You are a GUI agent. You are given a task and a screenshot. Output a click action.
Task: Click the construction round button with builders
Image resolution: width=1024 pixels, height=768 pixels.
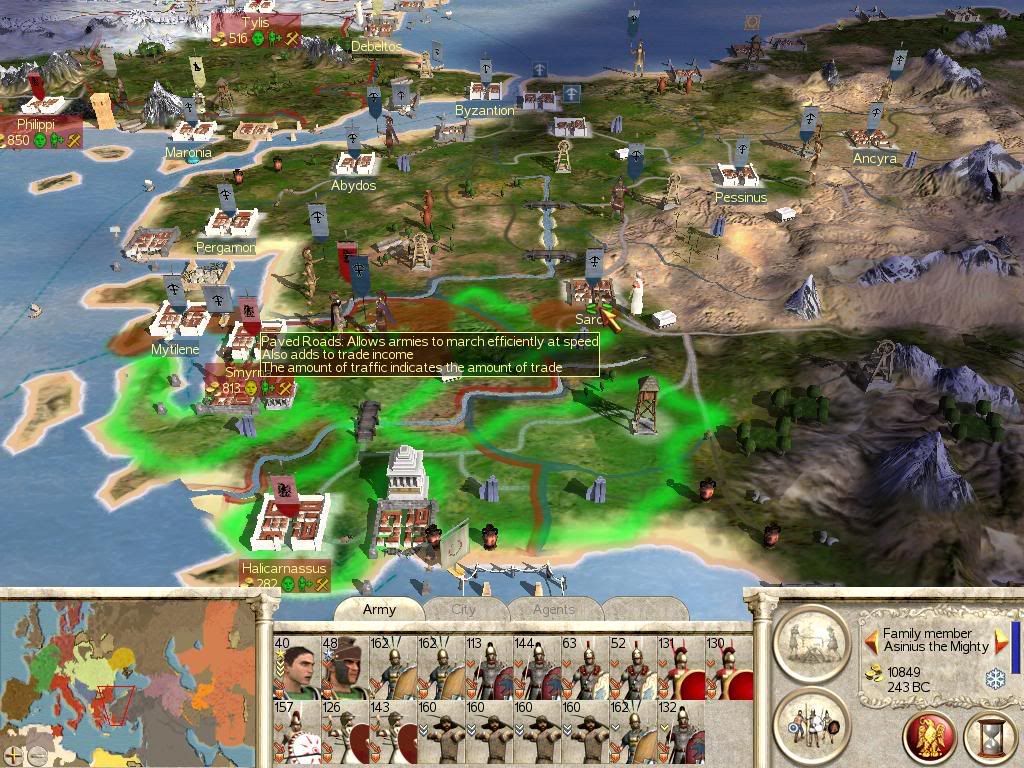click(x=812, y=638)
